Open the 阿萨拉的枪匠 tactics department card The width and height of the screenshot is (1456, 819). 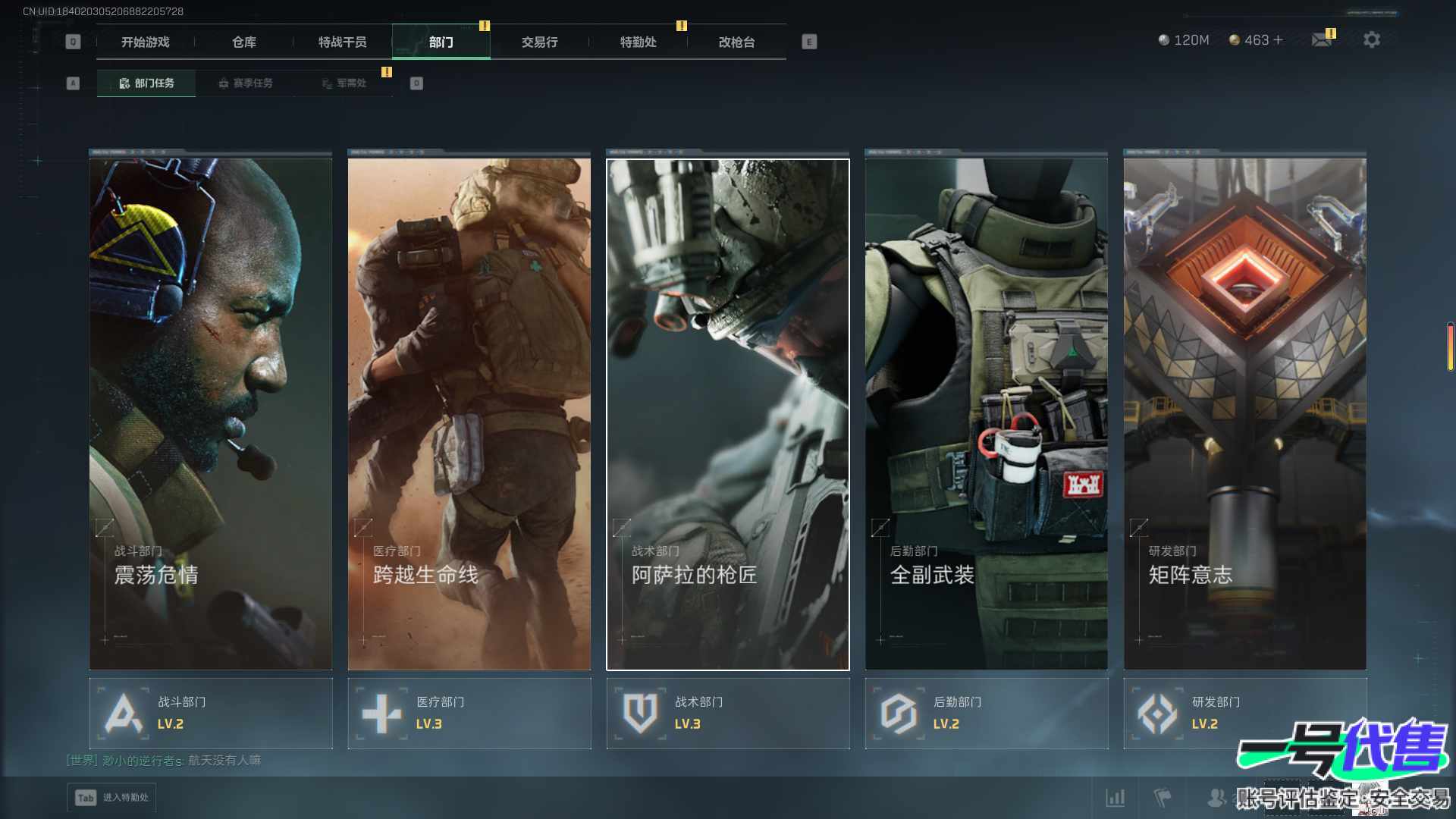(x=727, y=413)
